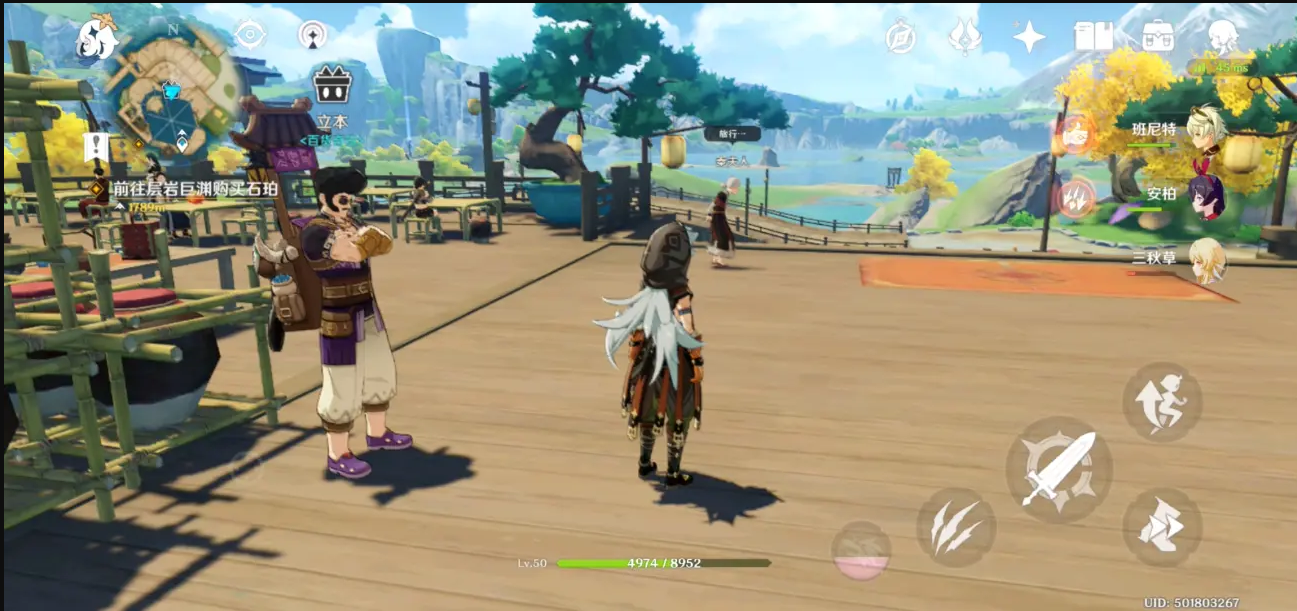Open the backpack inventory

click(x=1158, y=37)
